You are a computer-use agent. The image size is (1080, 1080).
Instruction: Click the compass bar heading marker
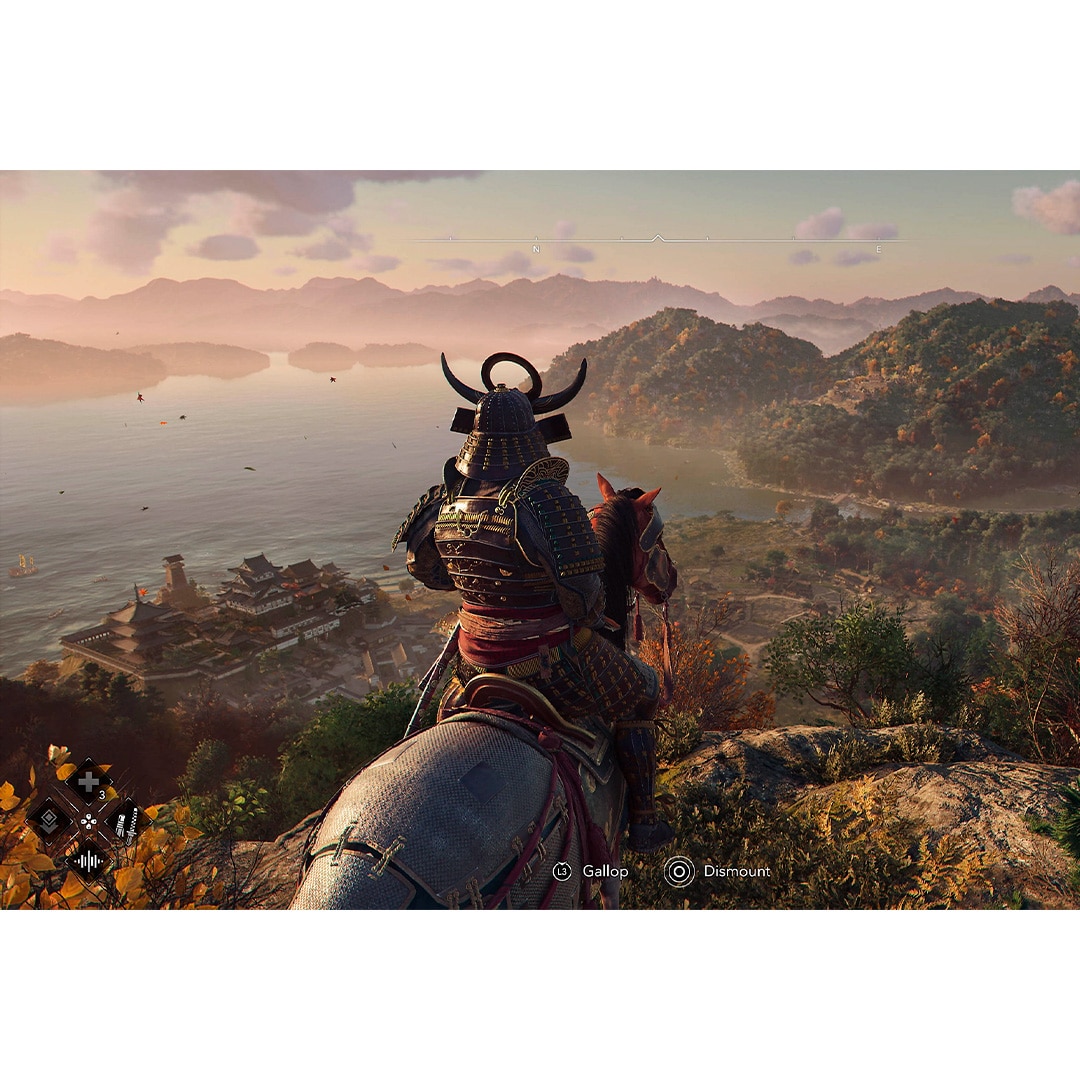(657, 238)
